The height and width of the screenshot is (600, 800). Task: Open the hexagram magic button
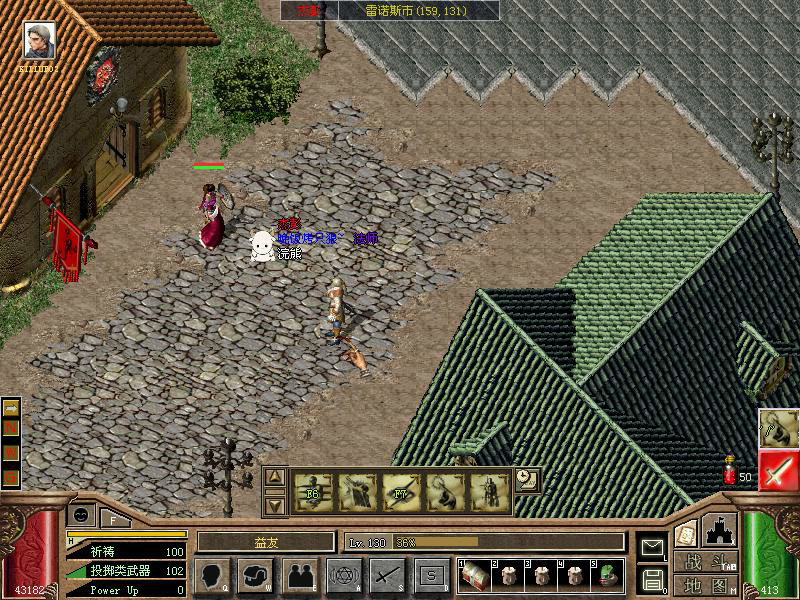coord(344,576)
